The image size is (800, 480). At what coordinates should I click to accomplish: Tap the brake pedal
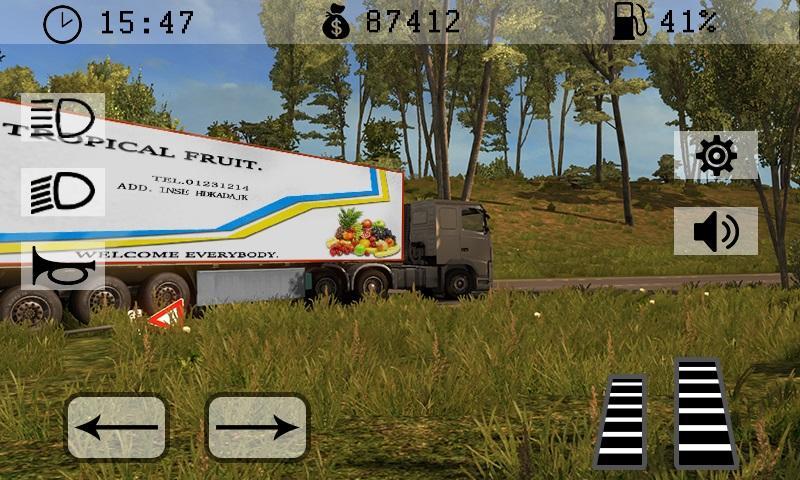(x=621, y=421)
